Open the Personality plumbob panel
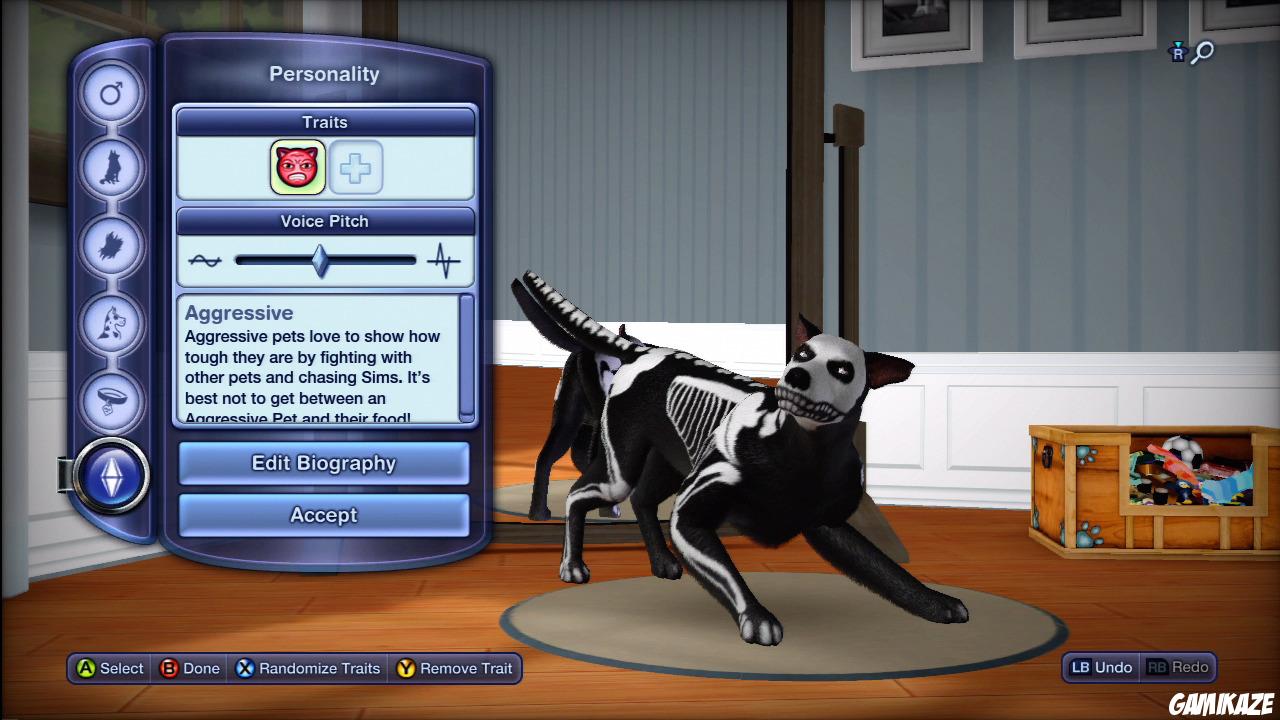 (111, 477)
